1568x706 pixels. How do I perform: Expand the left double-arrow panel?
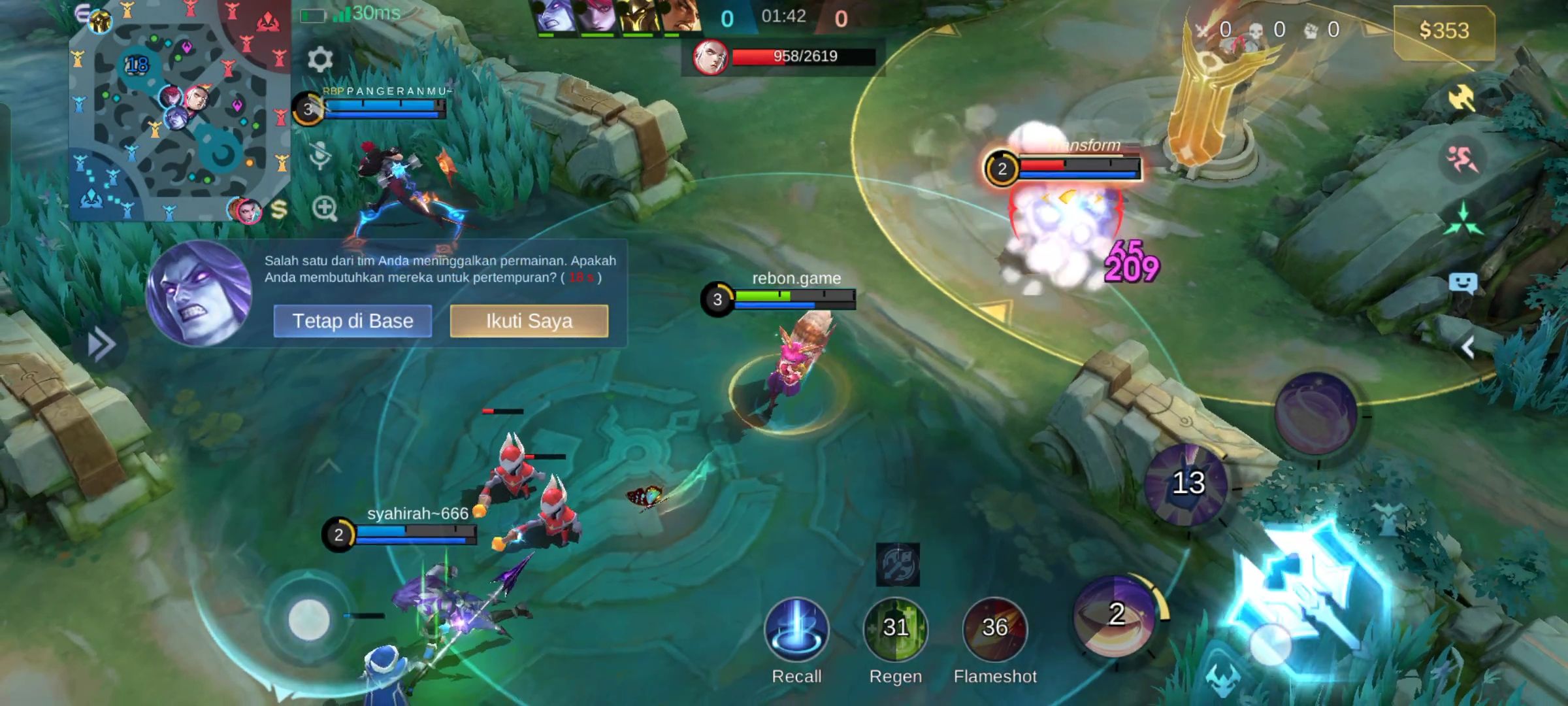(x=101, y=345)
